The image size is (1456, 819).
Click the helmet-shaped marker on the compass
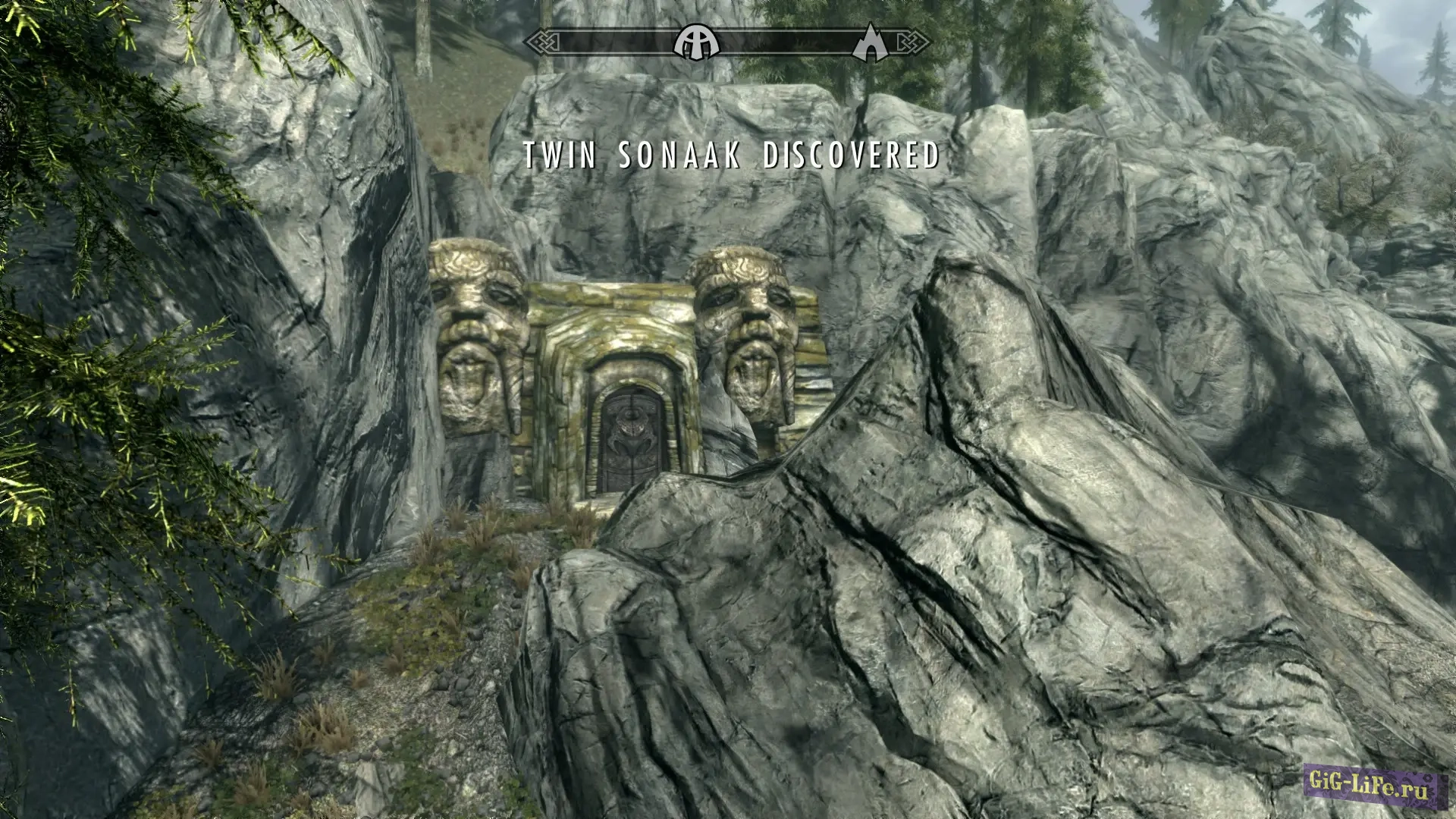click(697, 42)
